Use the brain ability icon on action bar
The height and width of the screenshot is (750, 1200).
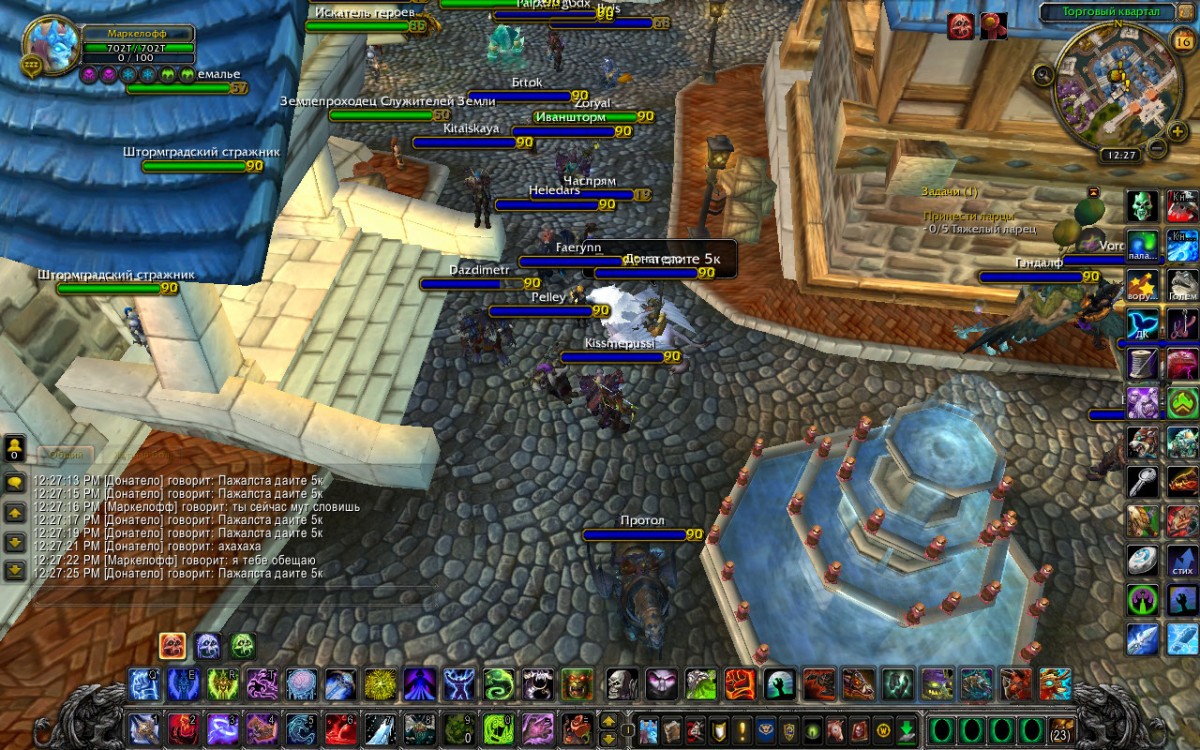(301, 685)
